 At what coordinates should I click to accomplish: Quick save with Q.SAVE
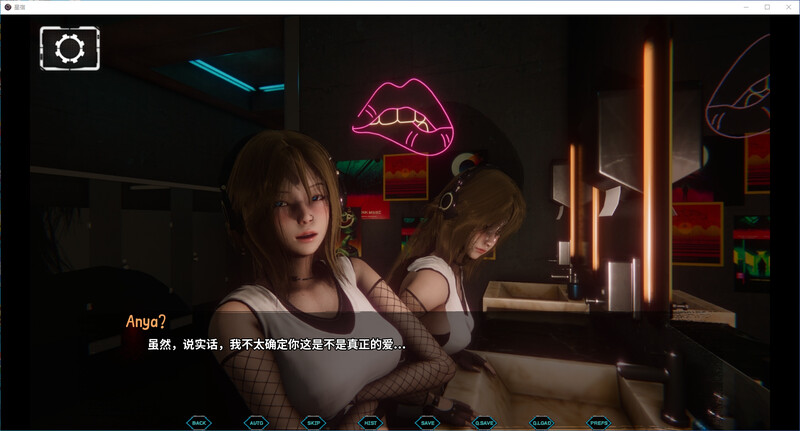(484, 422)
